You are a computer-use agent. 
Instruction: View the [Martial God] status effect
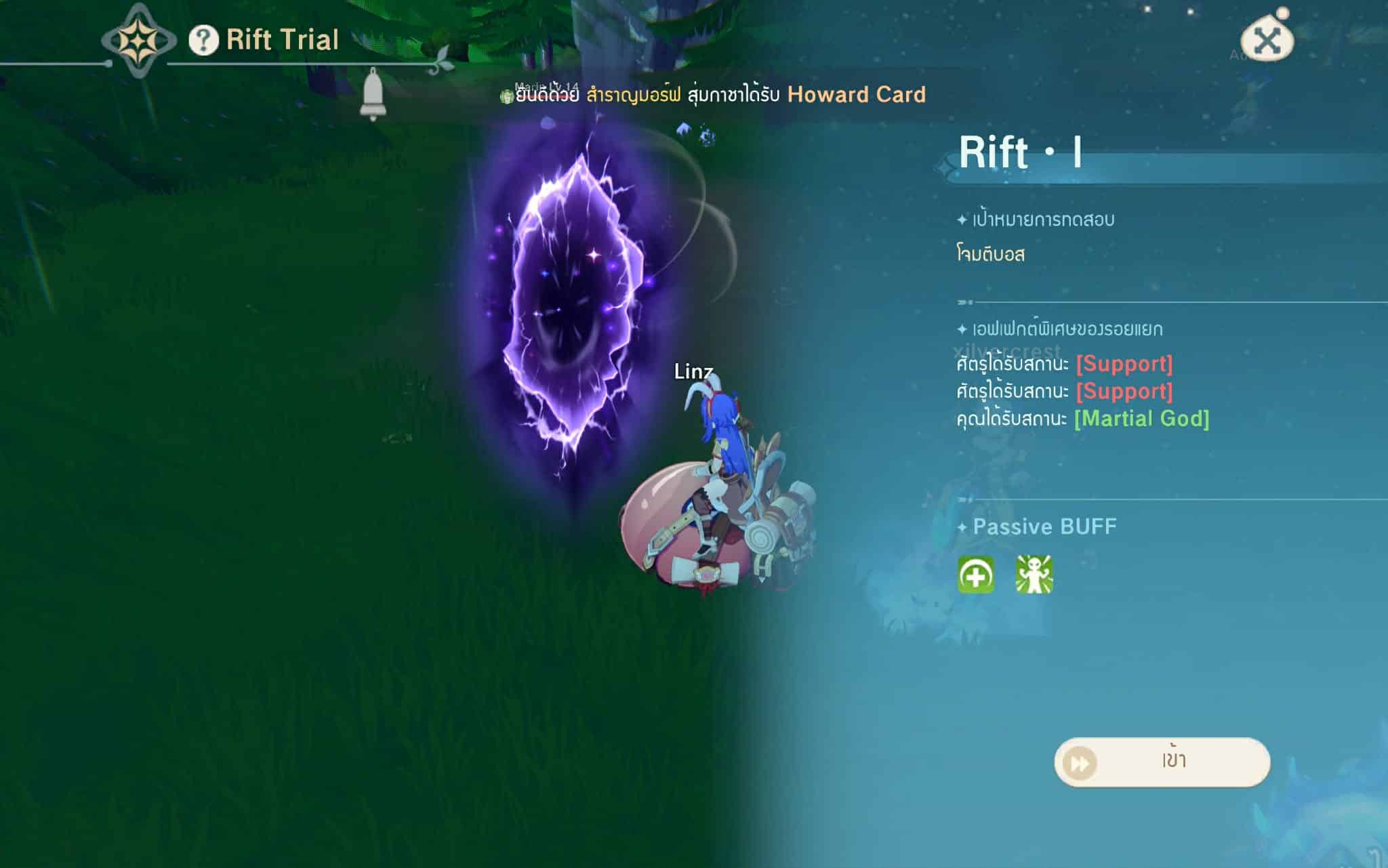pyautogui.click(x=1141, y=419)
